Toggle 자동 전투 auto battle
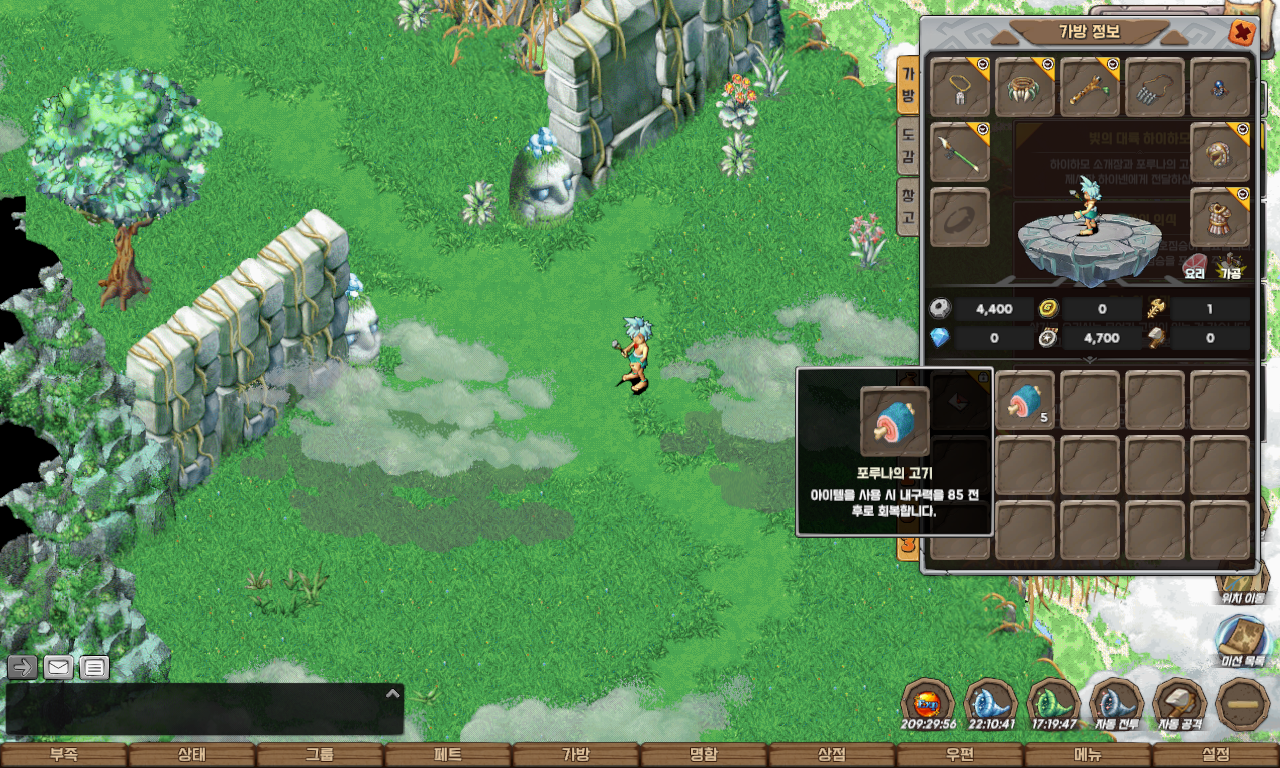Image resolution: width=1280 pixels, height=768 pixels. coord(1117,704)
